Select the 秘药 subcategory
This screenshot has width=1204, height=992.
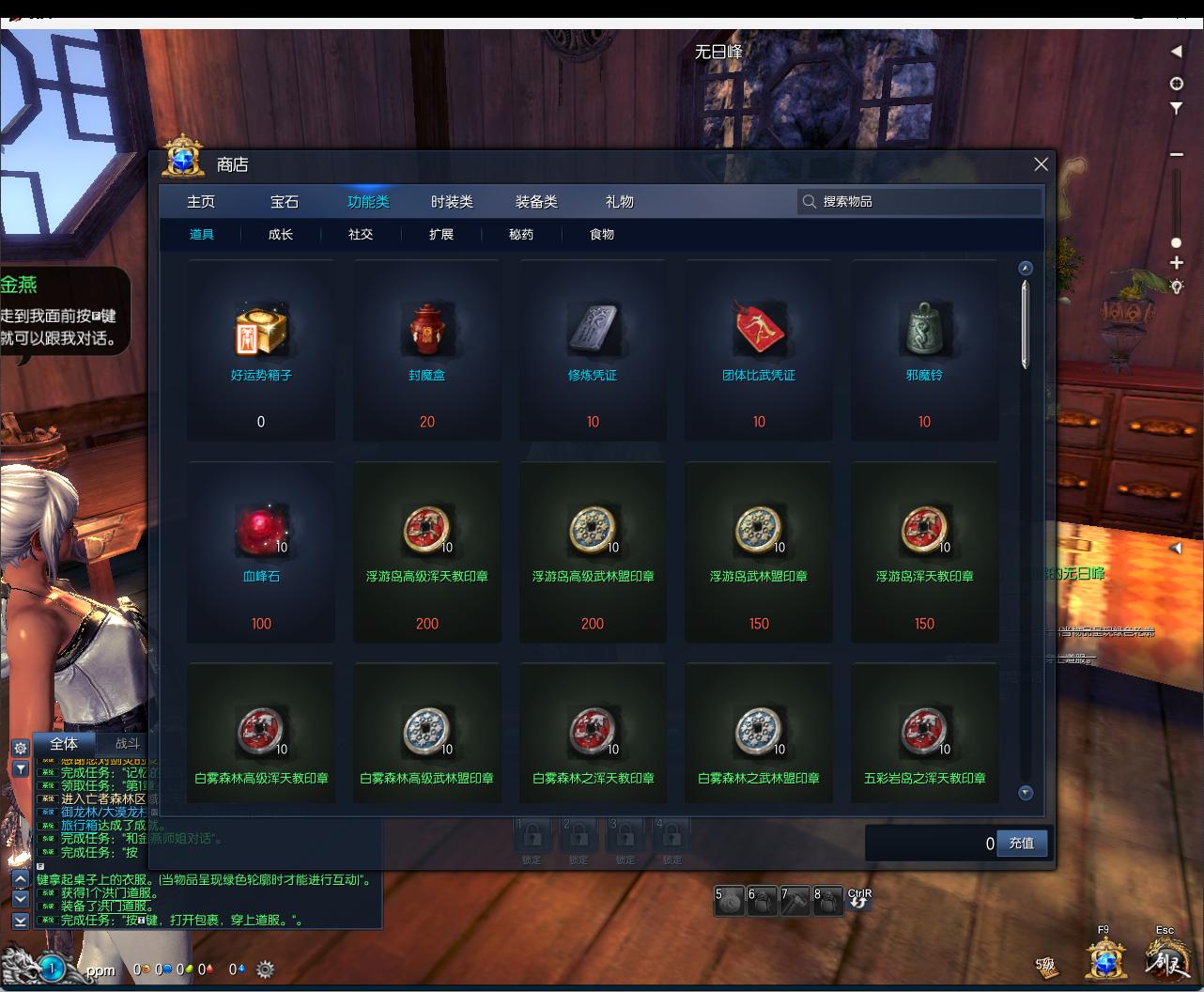pyautogui.click(x=521, y=235)
